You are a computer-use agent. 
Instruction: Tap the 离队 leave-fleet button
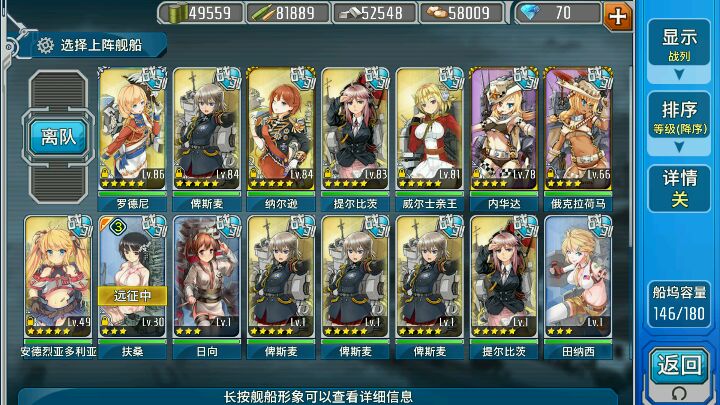pyautogui.click(x=59, y=137)
